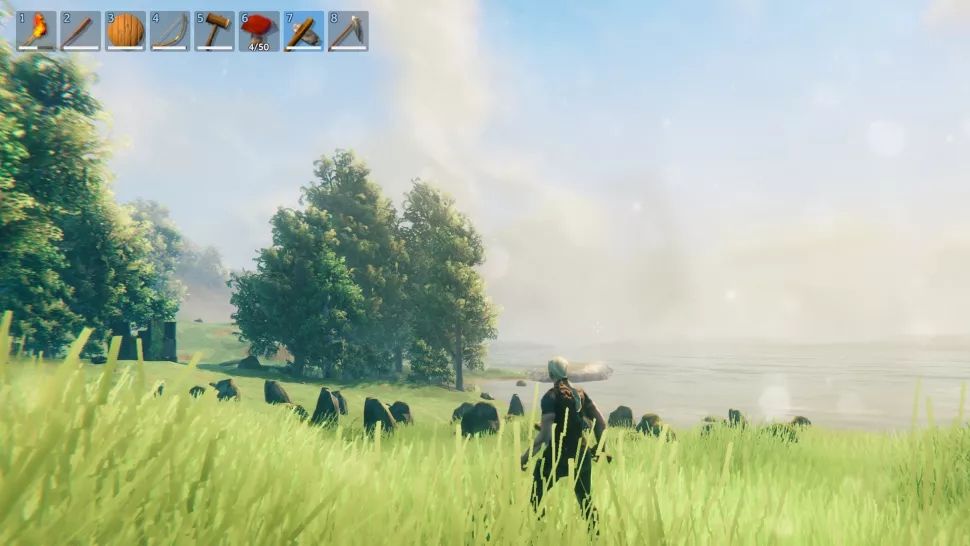Equip the stone axe in slot 7
This screenshot has height=546, width=970.
click(x=303, y=31)
